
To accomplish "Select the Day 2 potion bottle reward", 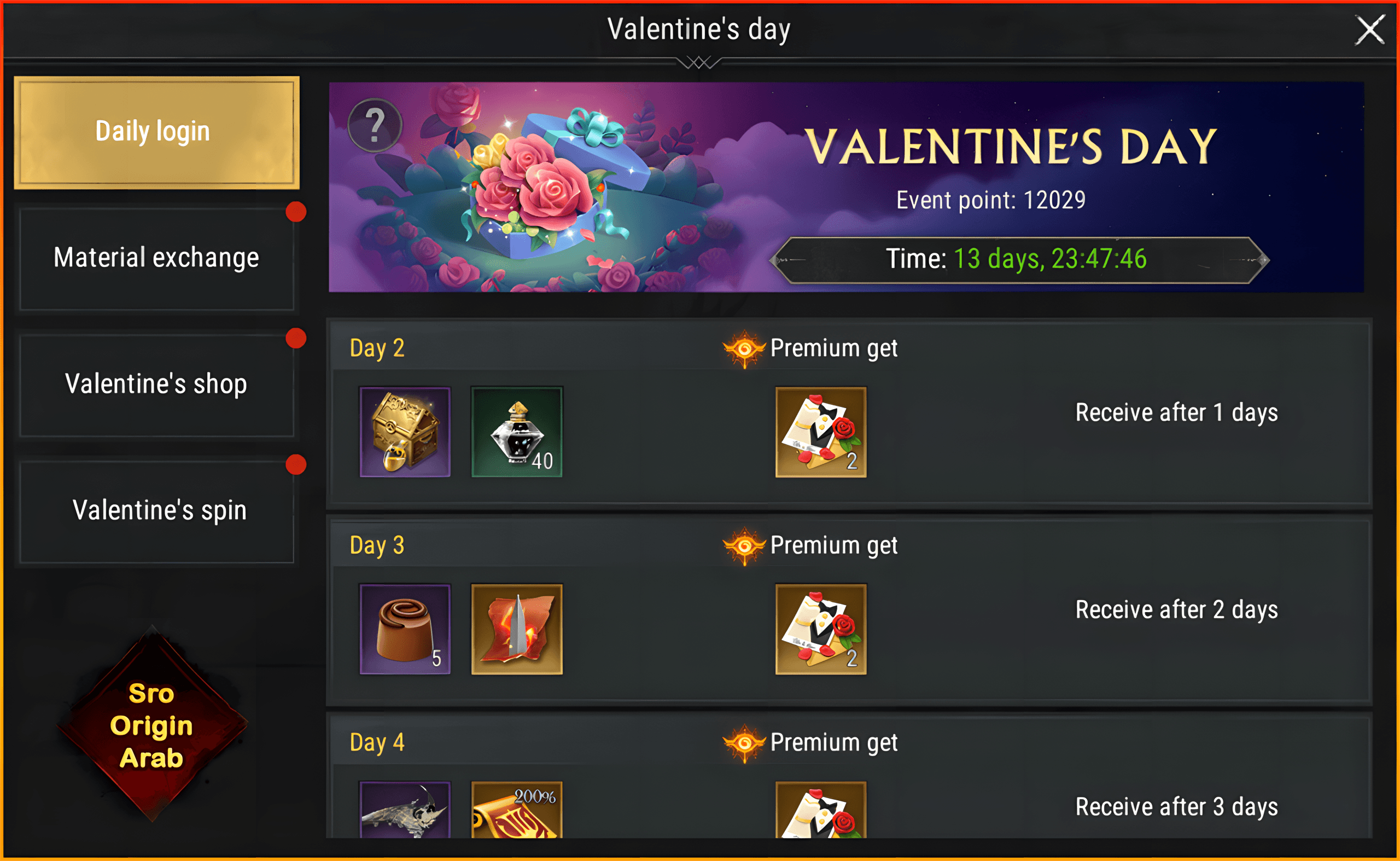I will 516,432.
